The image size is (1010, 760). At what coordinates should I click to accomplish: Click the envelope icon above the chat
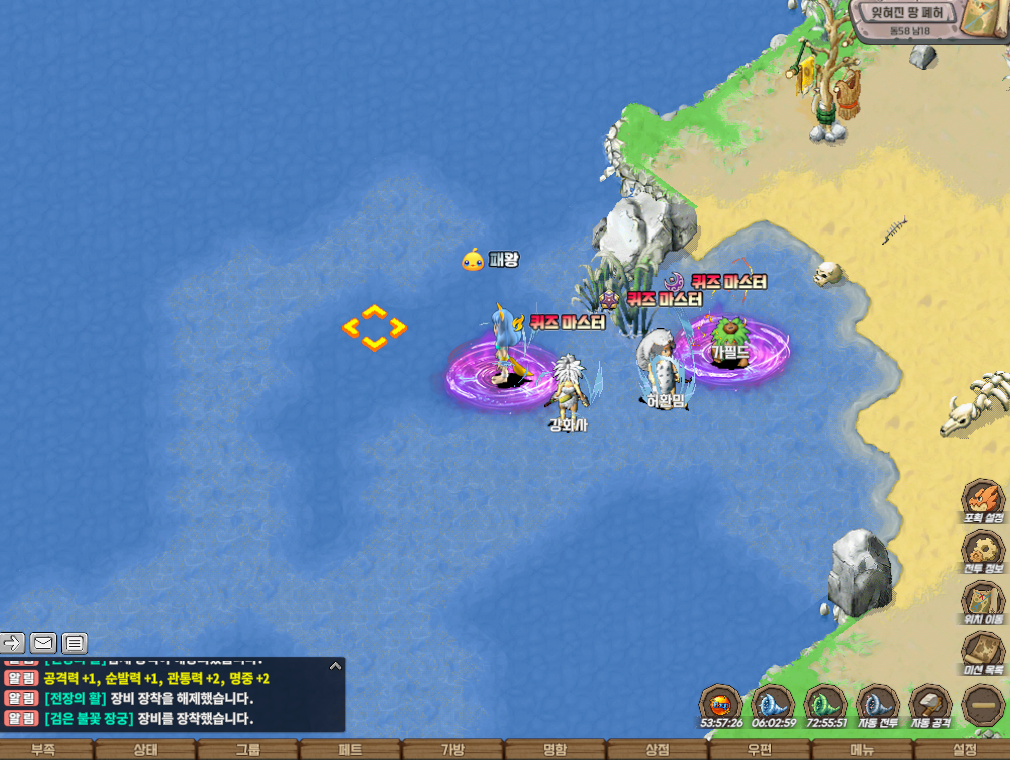click(x=43, y=643)
